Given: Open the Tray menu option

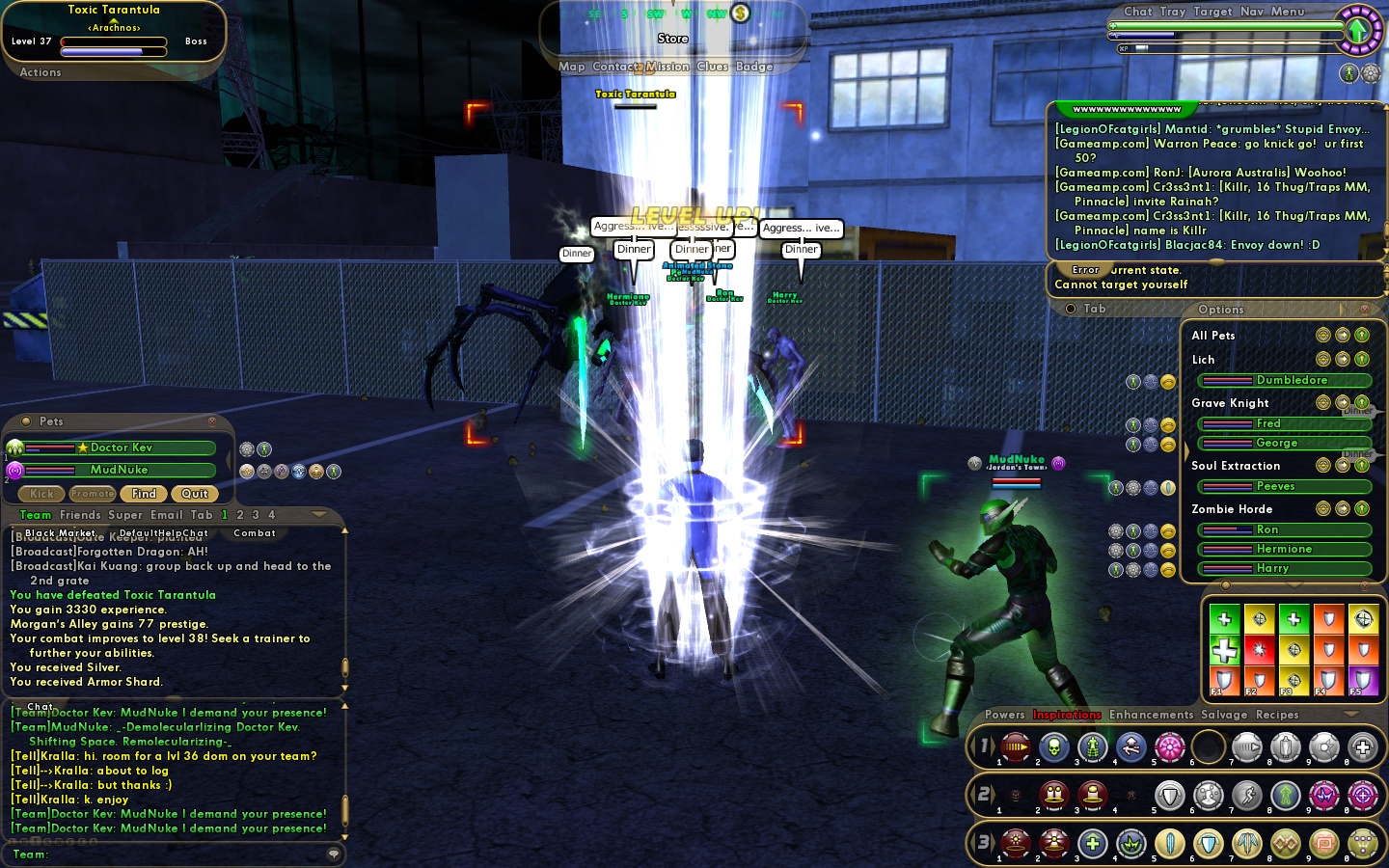Looking at the screenshot, I should pyautogui.click(x=1172, y=12).
